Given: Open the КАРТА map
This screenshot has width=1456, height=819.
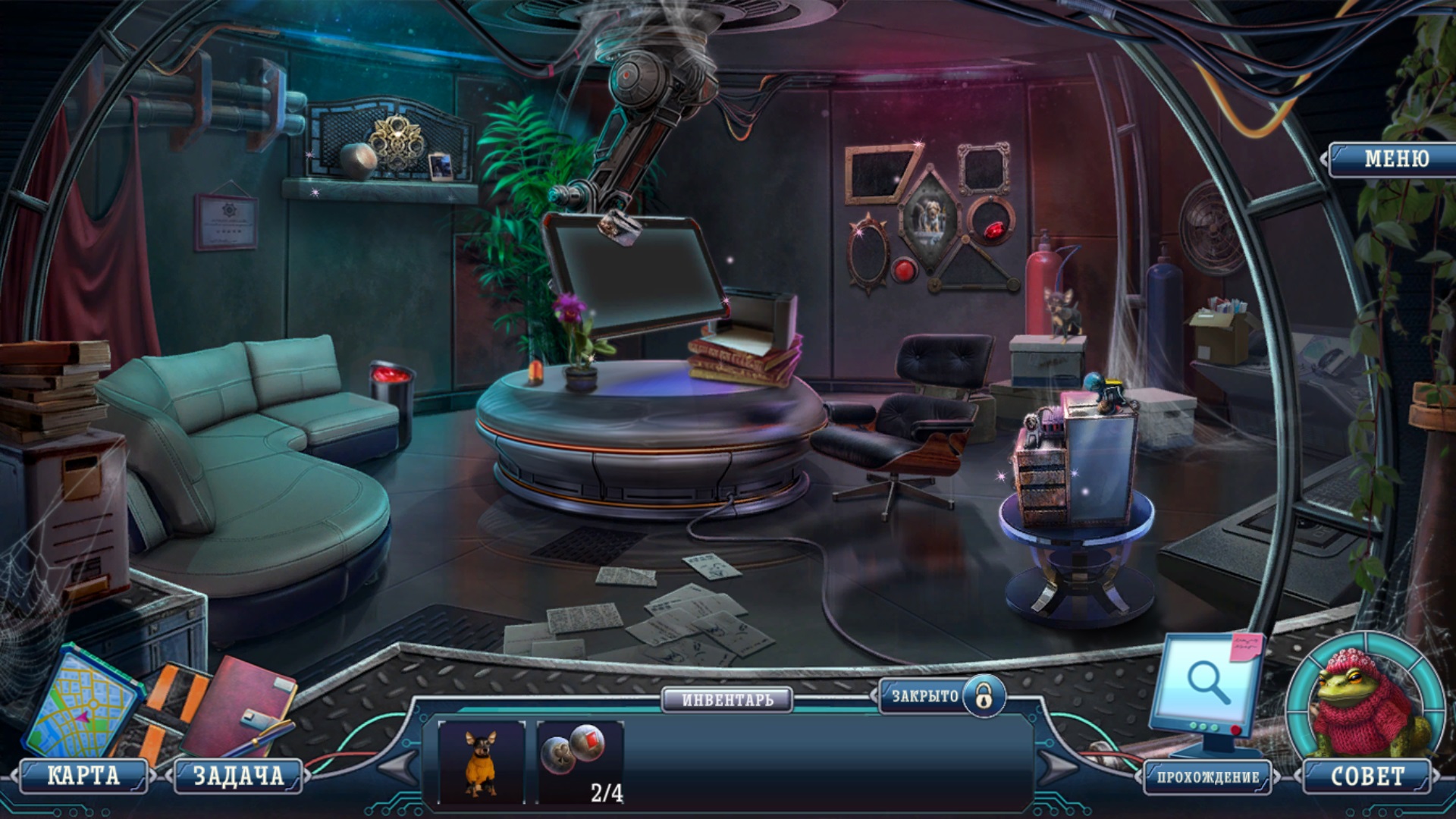Looking at the screenshot, I should click(x=83, y=776).
